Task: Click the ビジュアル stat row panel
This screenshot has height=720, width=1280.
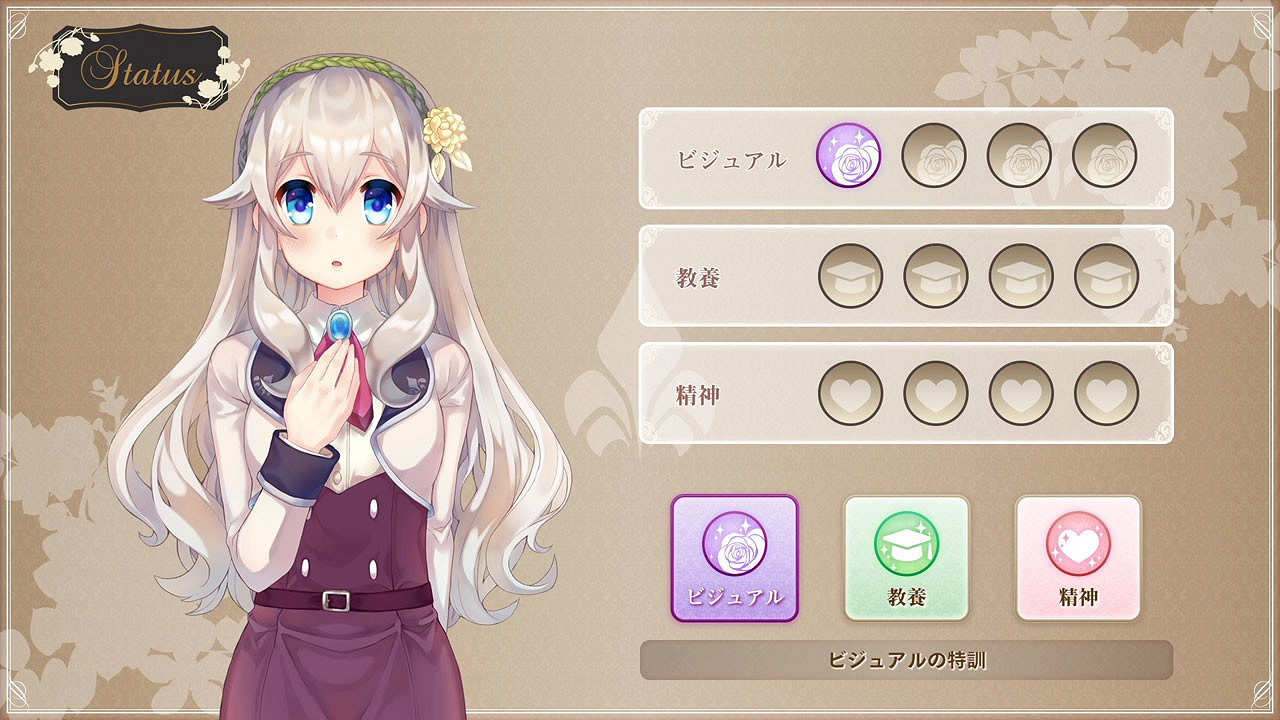Action: (720, 157)
